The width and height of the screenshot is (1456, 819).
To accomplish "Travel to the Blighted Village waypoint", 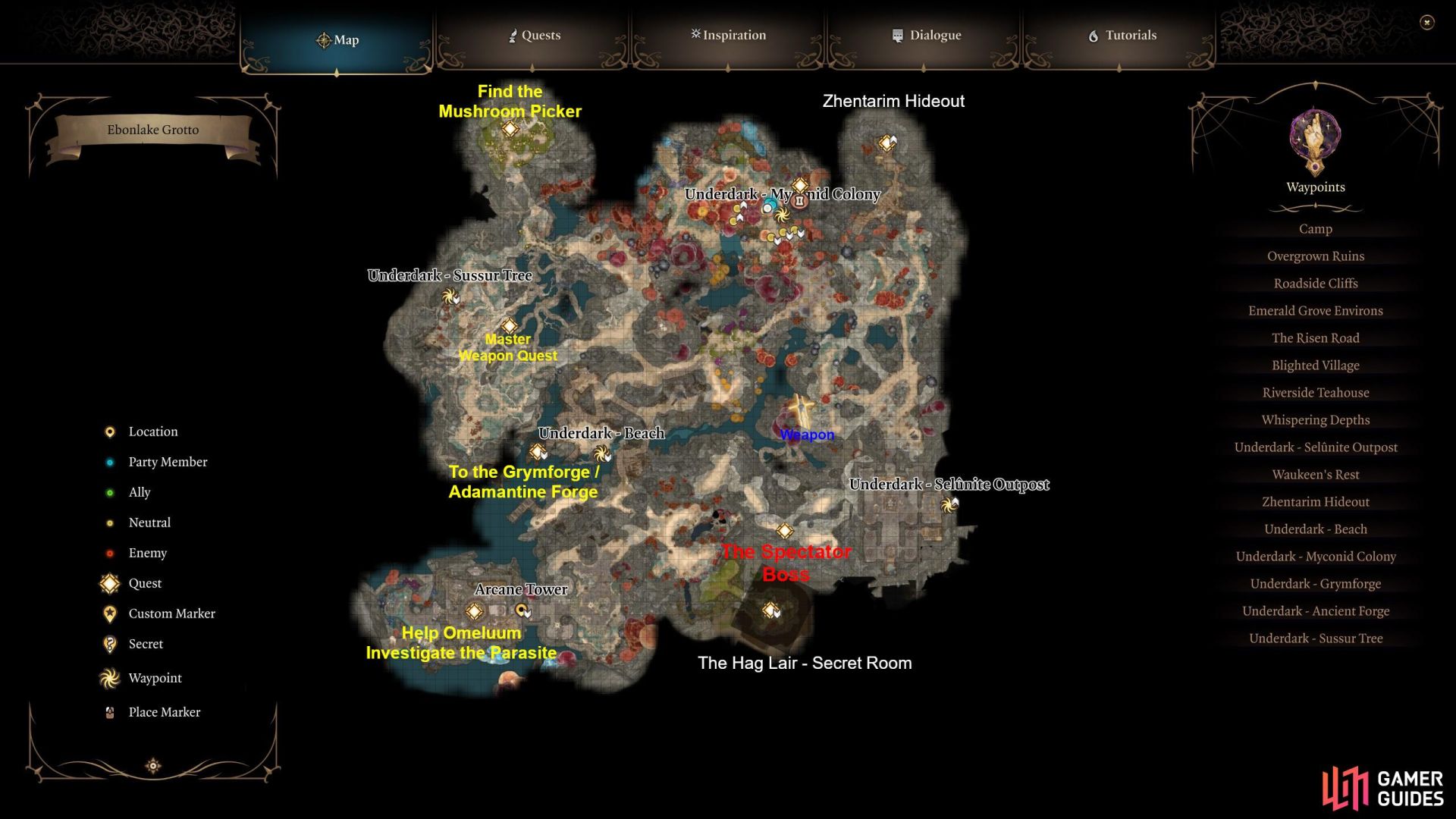I will (x=1315, y=365).
